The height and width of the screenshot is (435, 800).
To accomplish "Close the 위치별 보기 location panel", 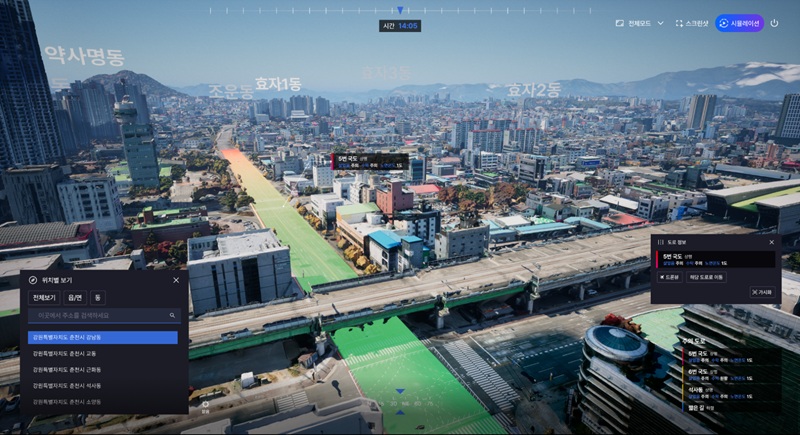I will pyautogui.click(x=176, y=280).
